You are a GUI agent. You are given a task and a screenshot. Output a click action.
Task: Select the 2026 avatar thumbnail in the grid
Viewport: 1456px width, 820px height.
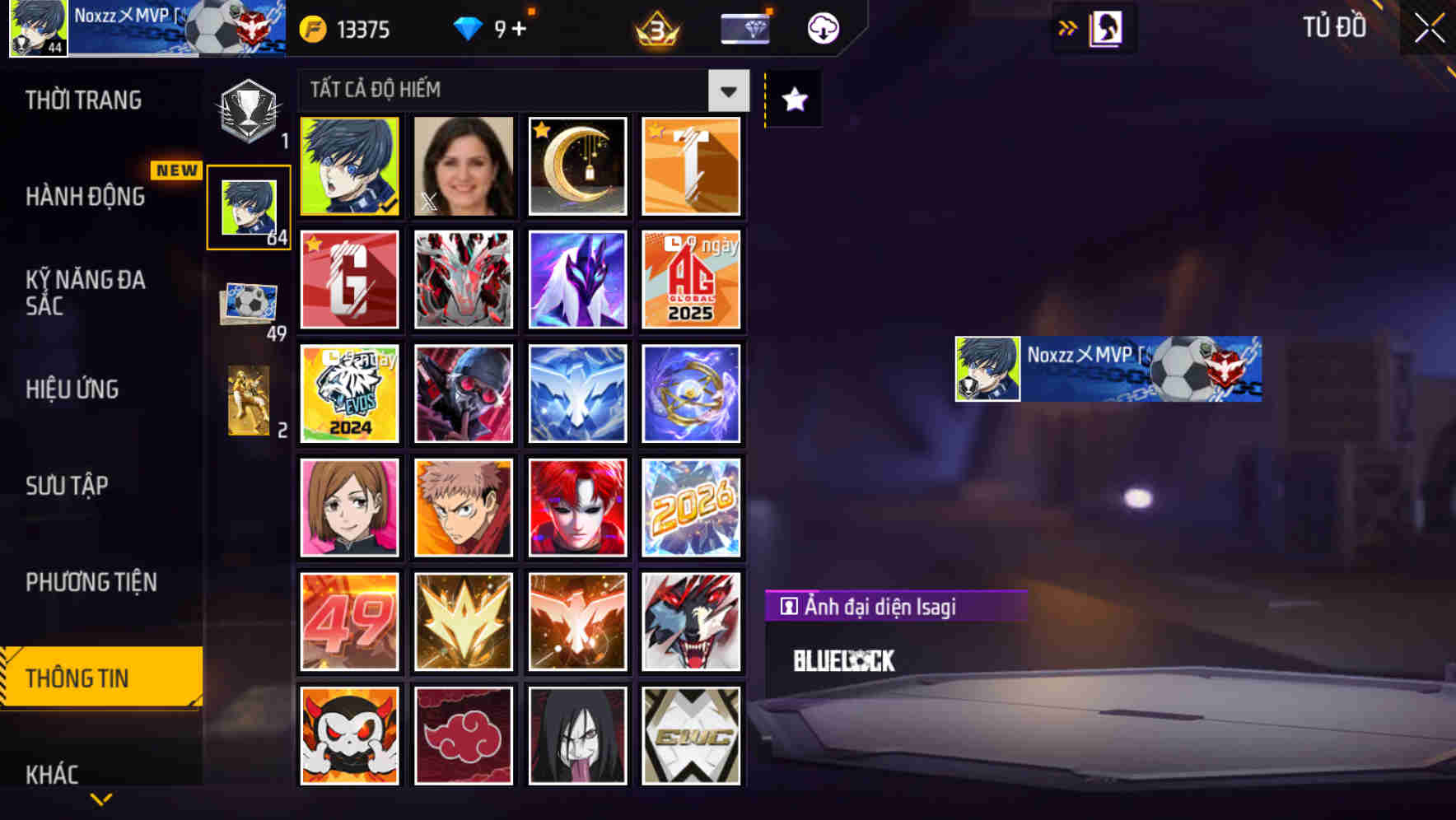(692, 506)
